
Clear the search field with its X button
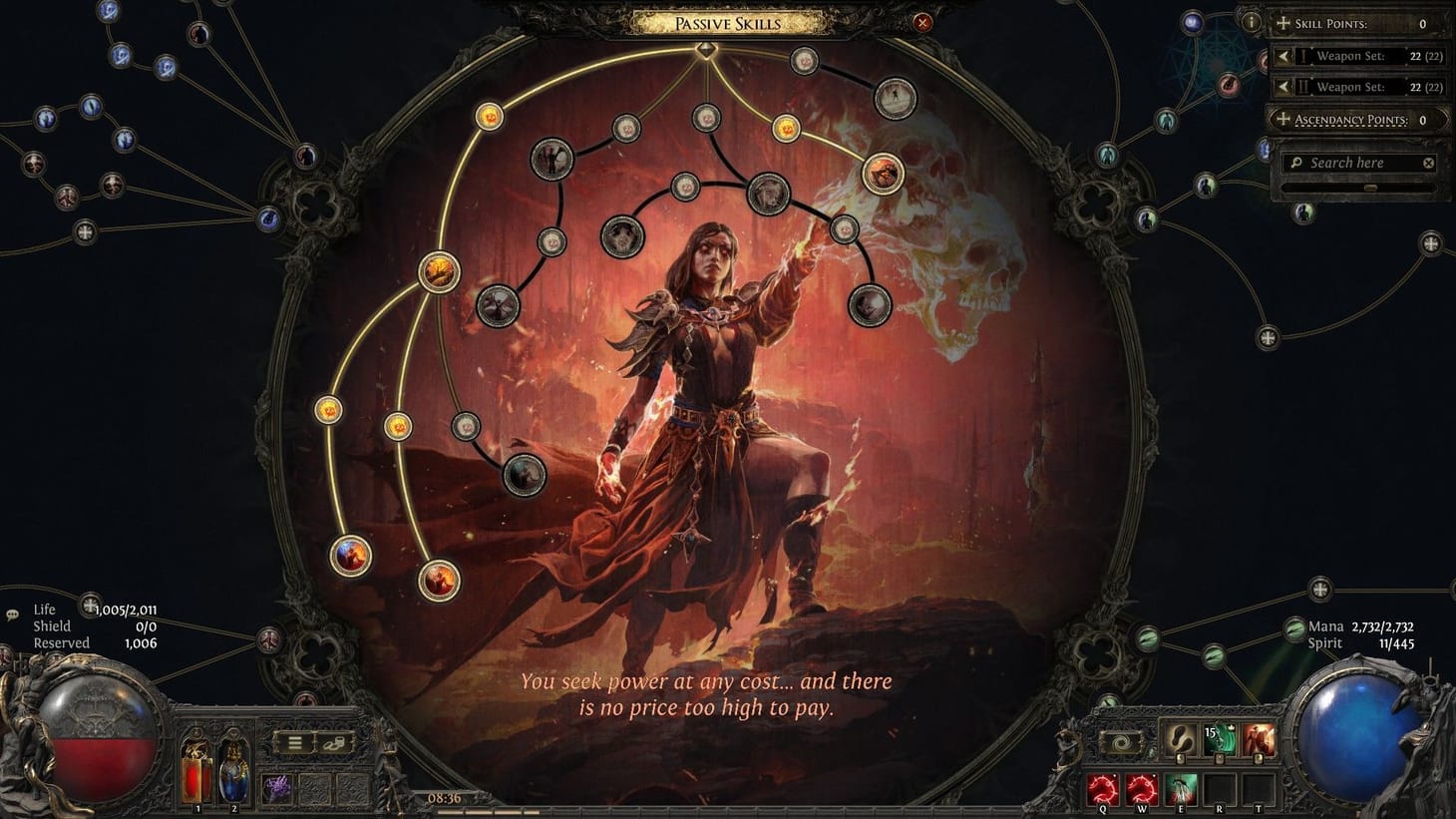click(1428, 162)
